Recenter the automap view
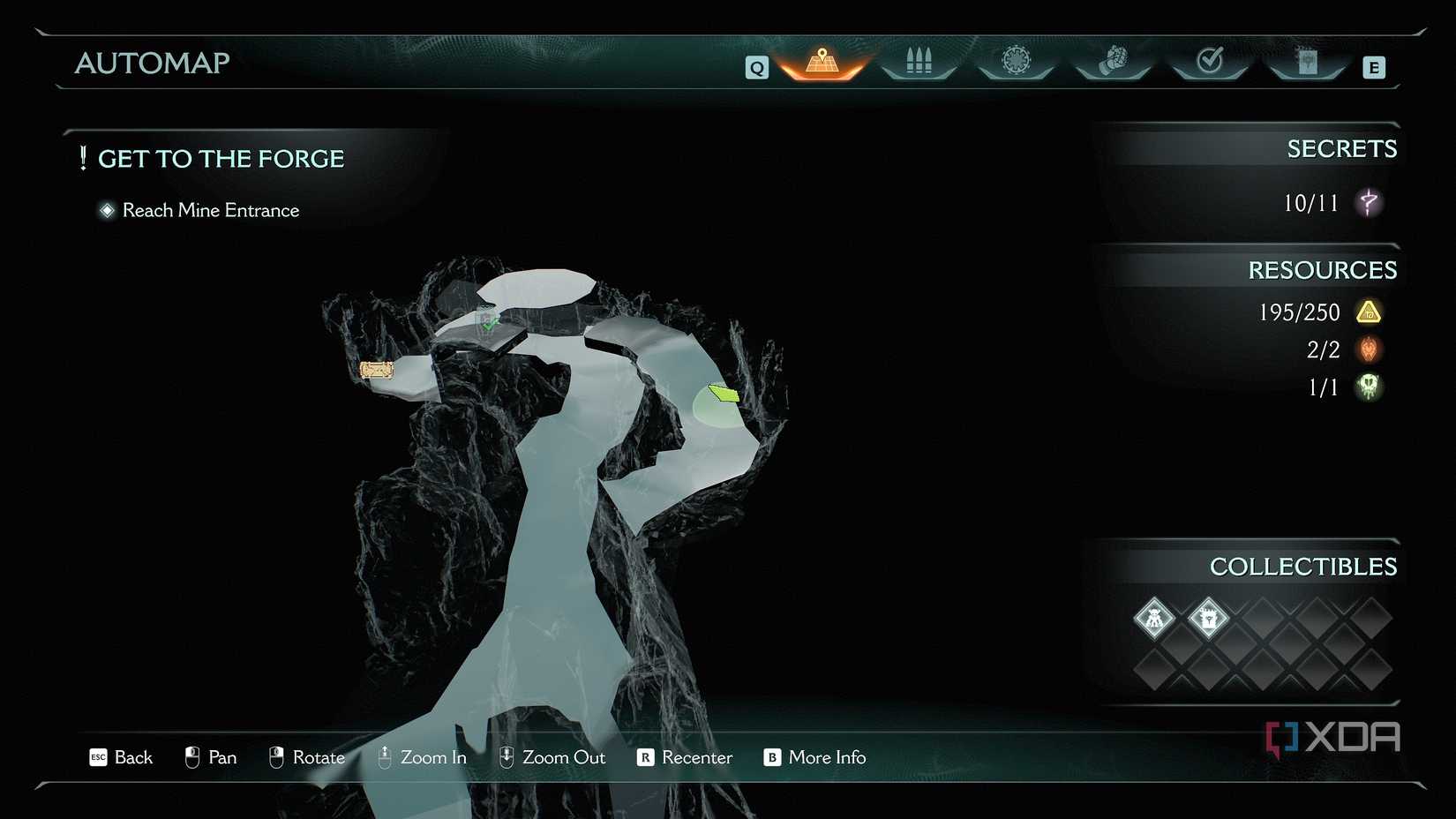The height and width of the screenshot is (819, 1456). coord(685,757)
